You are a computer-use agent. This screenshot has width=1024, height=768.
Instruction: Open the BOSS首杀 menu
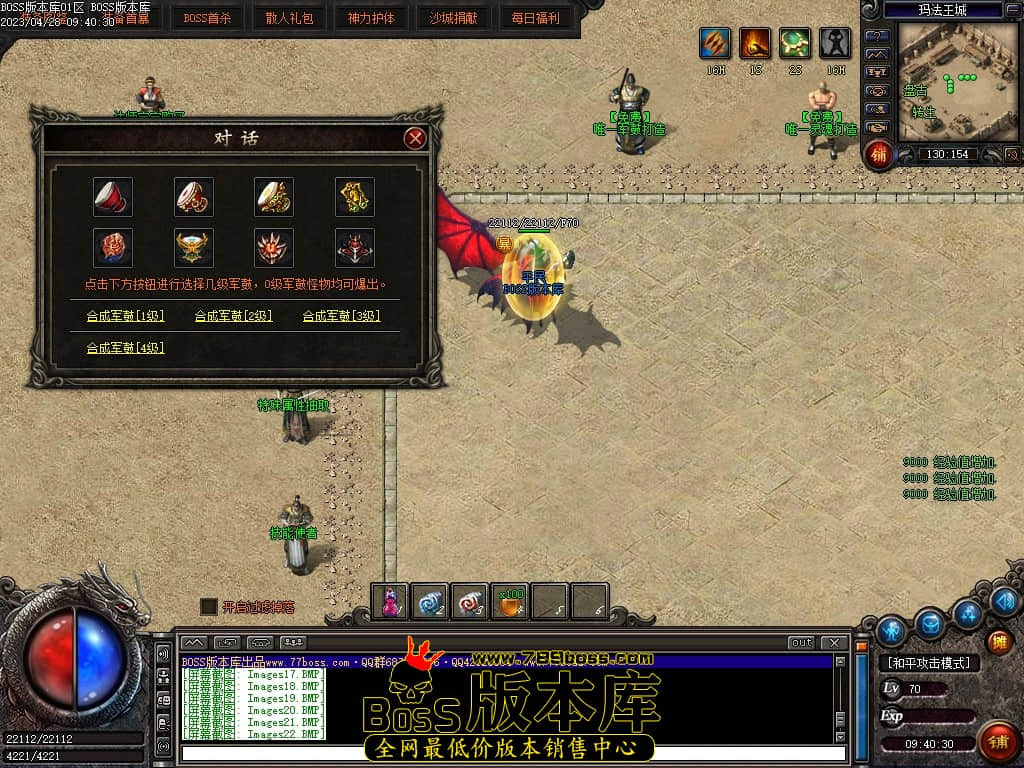pos(207,18)
